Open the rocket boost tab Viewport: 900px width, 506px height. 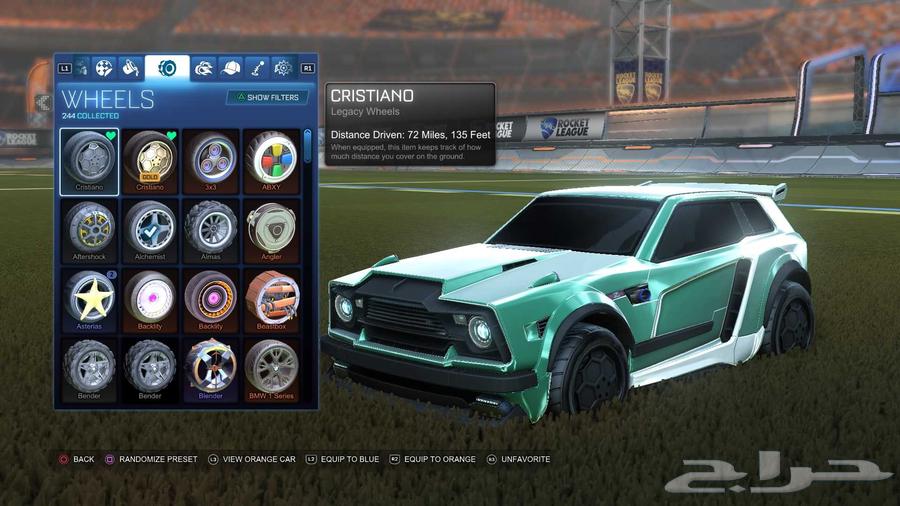(x=204, y=68)
